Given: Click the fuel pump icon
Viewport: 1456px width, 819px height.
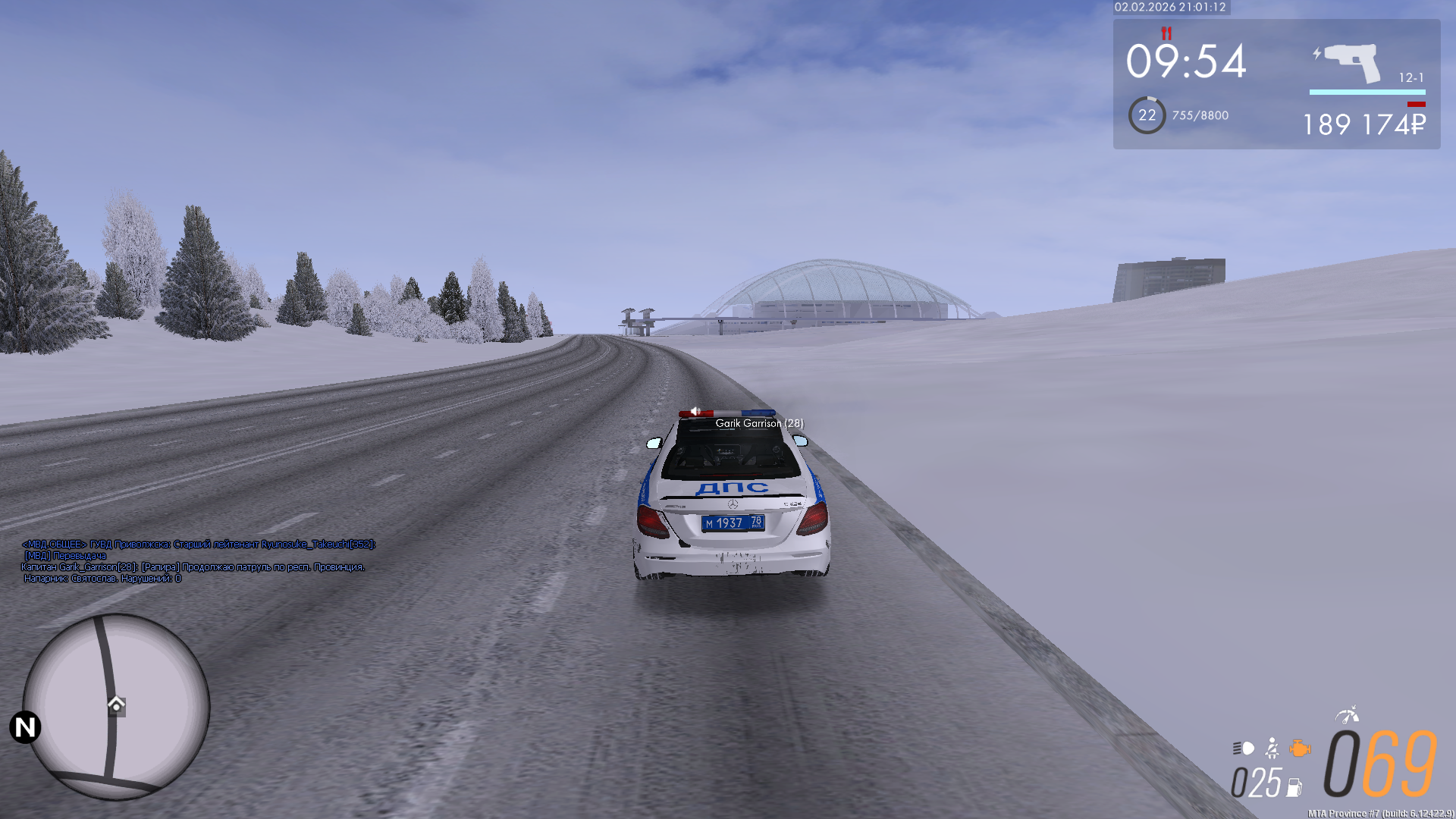Looking at the screenshot, I should (x=1294, y=788).
